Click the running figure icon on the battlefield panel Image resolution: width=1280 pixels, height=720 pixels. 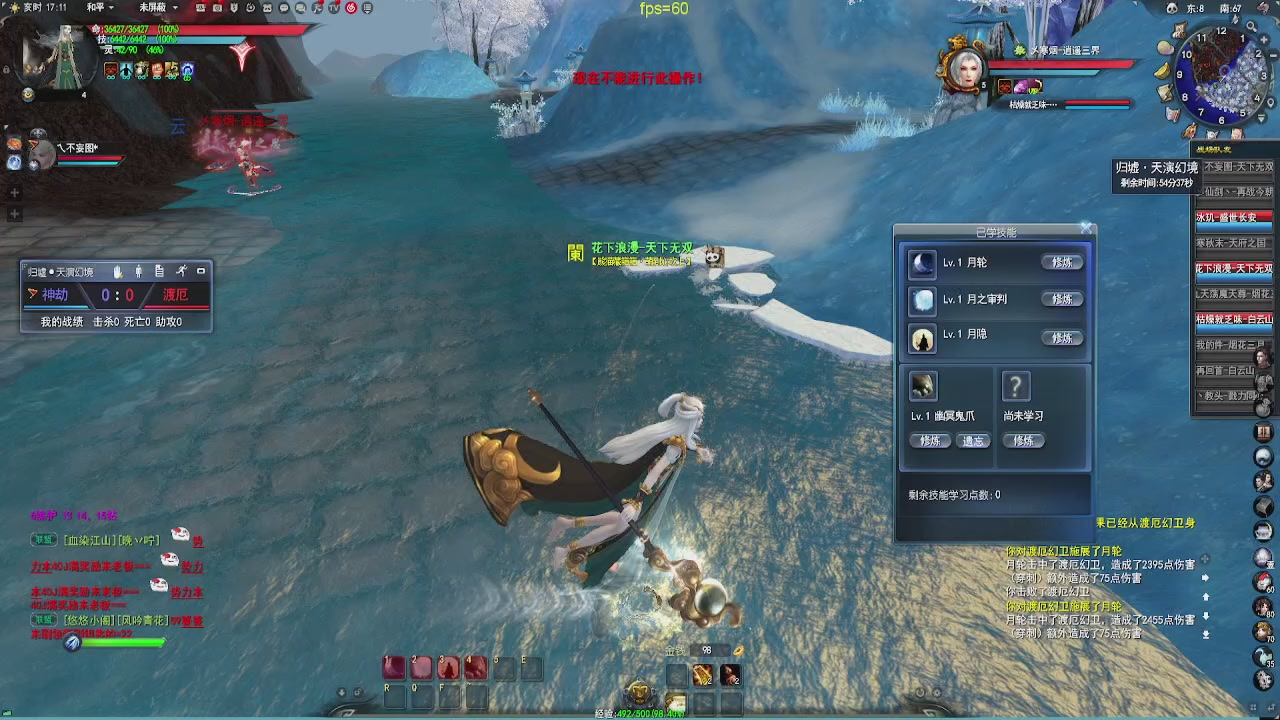[181, 271]
